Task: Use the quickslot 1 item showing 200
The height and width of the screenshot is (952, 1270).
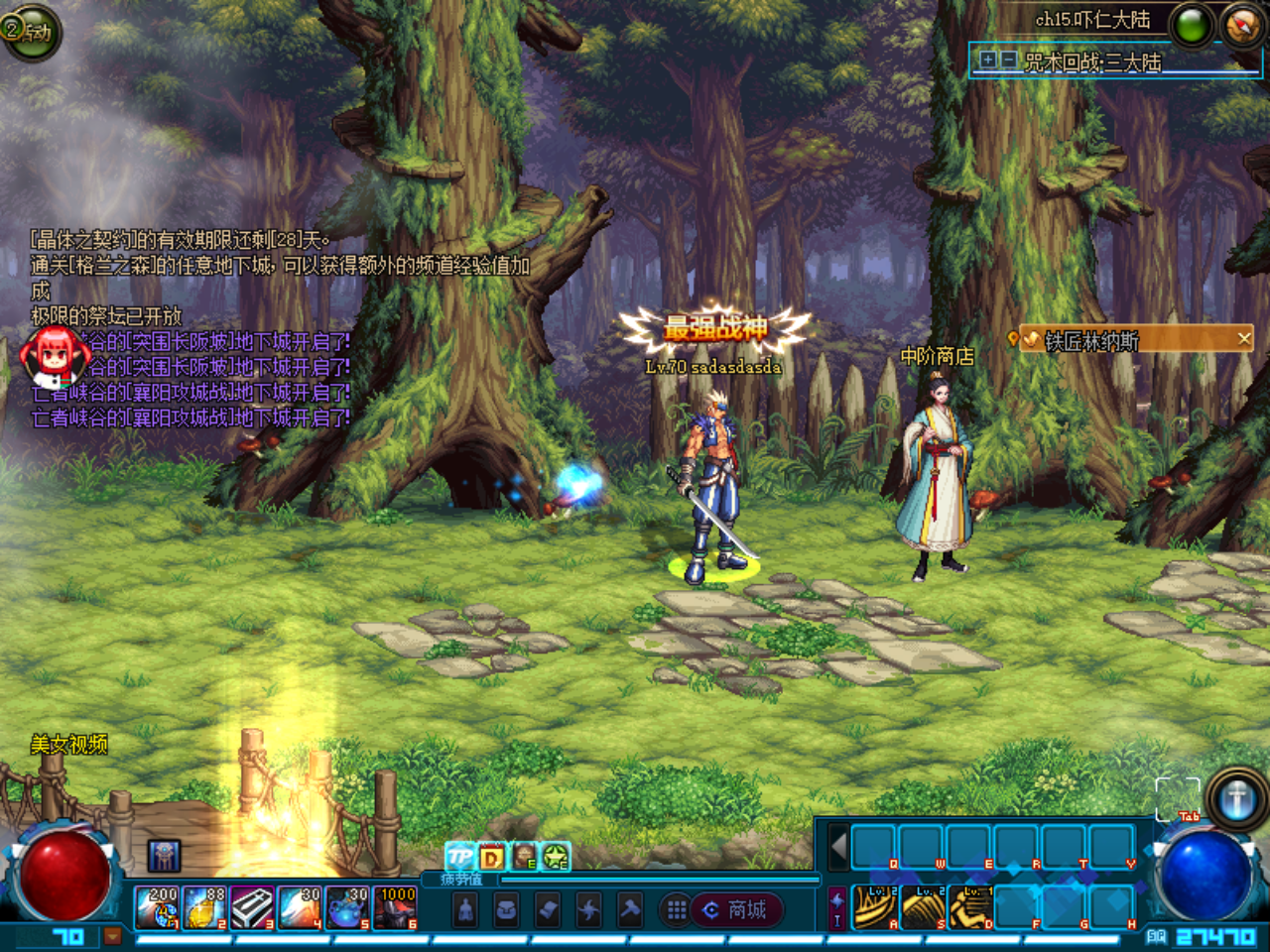Action: click(157, 908)
